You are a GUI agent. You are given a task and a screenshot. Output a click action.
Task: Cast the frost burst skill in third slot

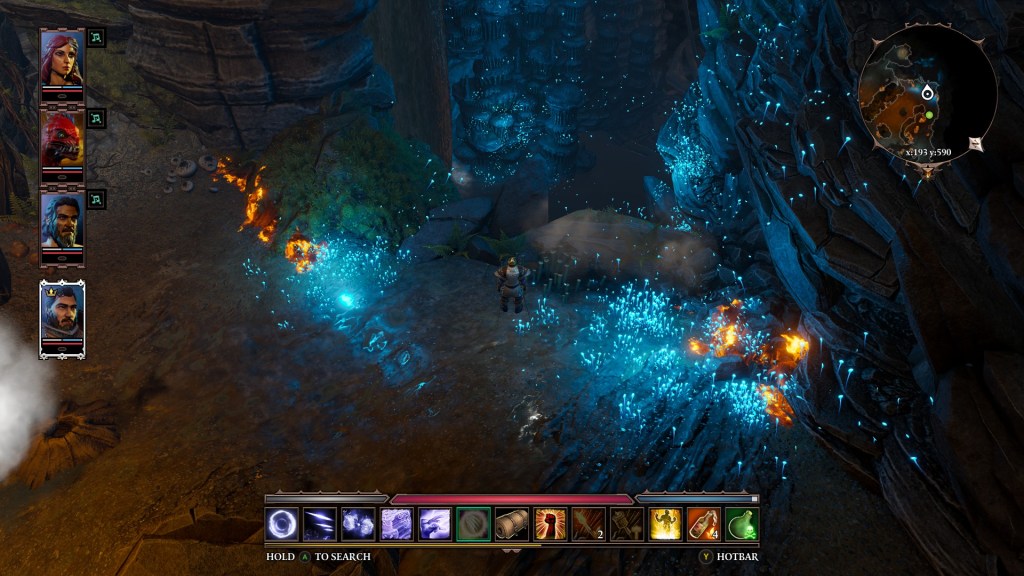coord(358,524)
